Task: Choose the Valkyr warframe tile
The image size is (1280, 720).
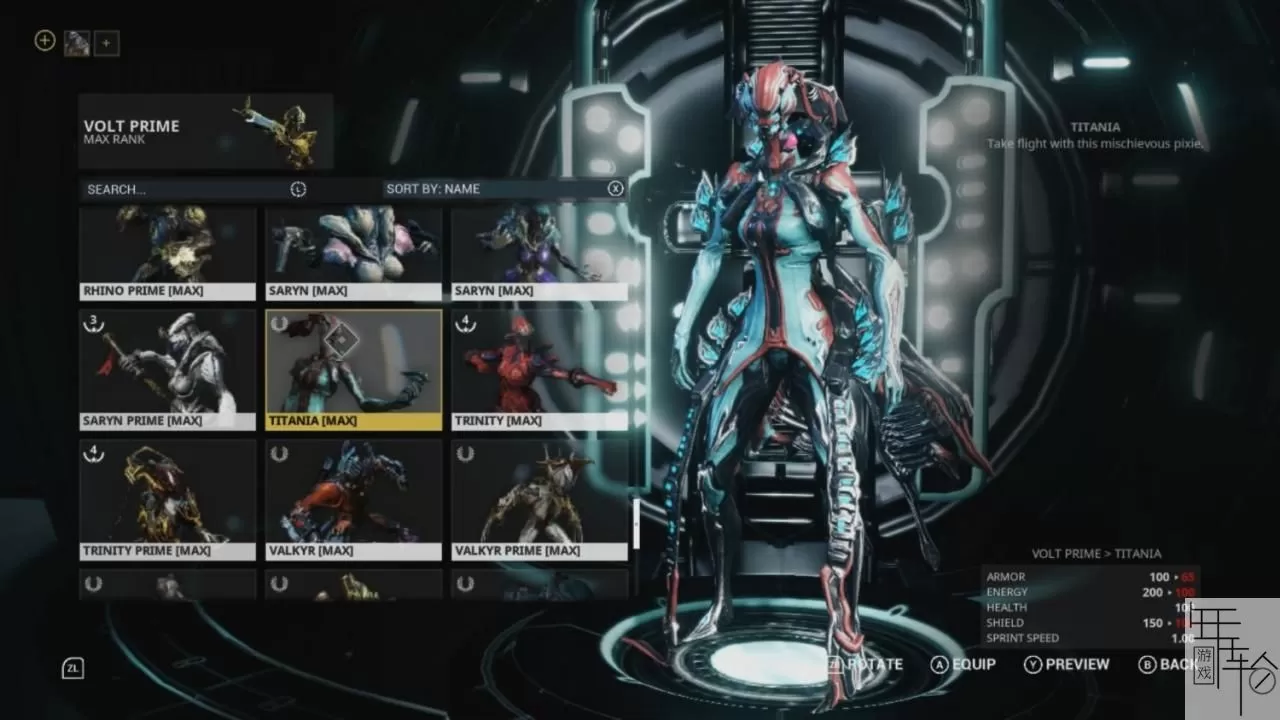Action: coord(354,499)
